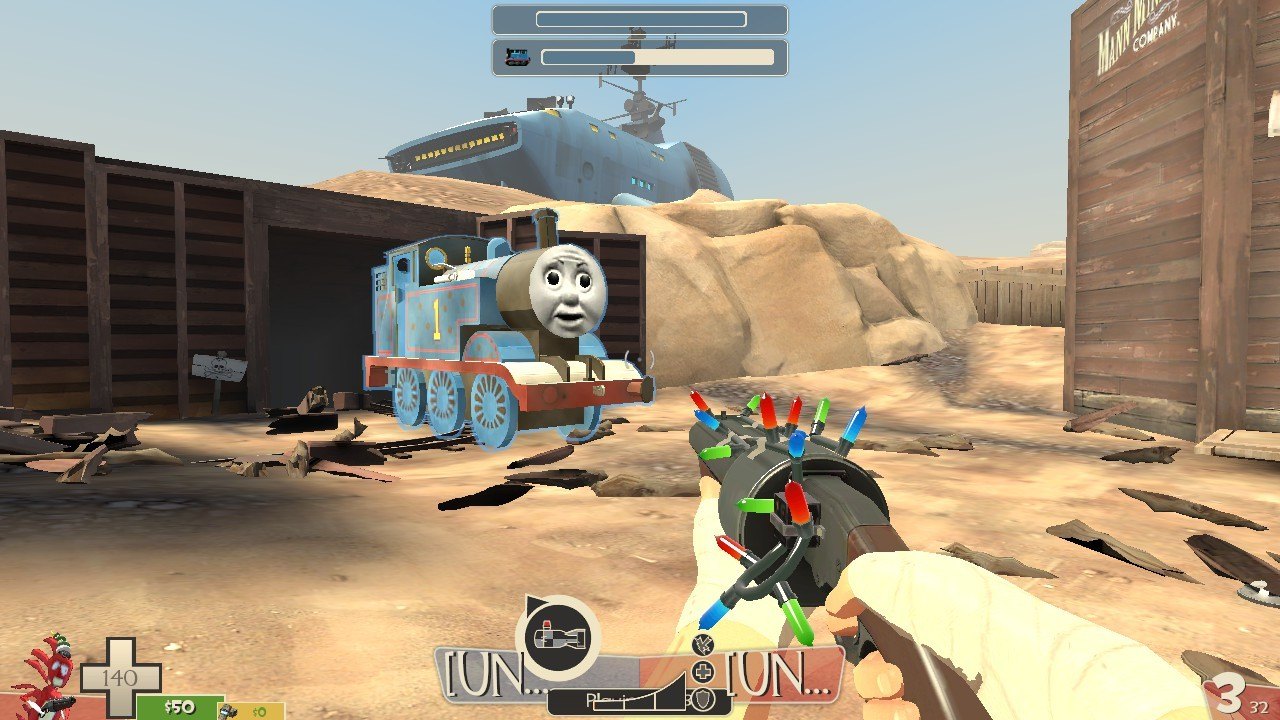Screen dimensions: 1280x720
Task: Click the Thomas tank engine boss icon
Action: click(x=517, y=57)
